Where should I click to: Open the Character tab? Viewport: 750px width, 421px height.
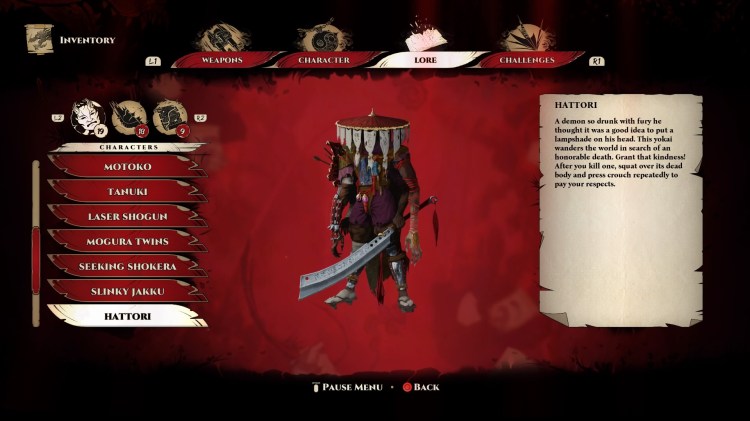323,60
